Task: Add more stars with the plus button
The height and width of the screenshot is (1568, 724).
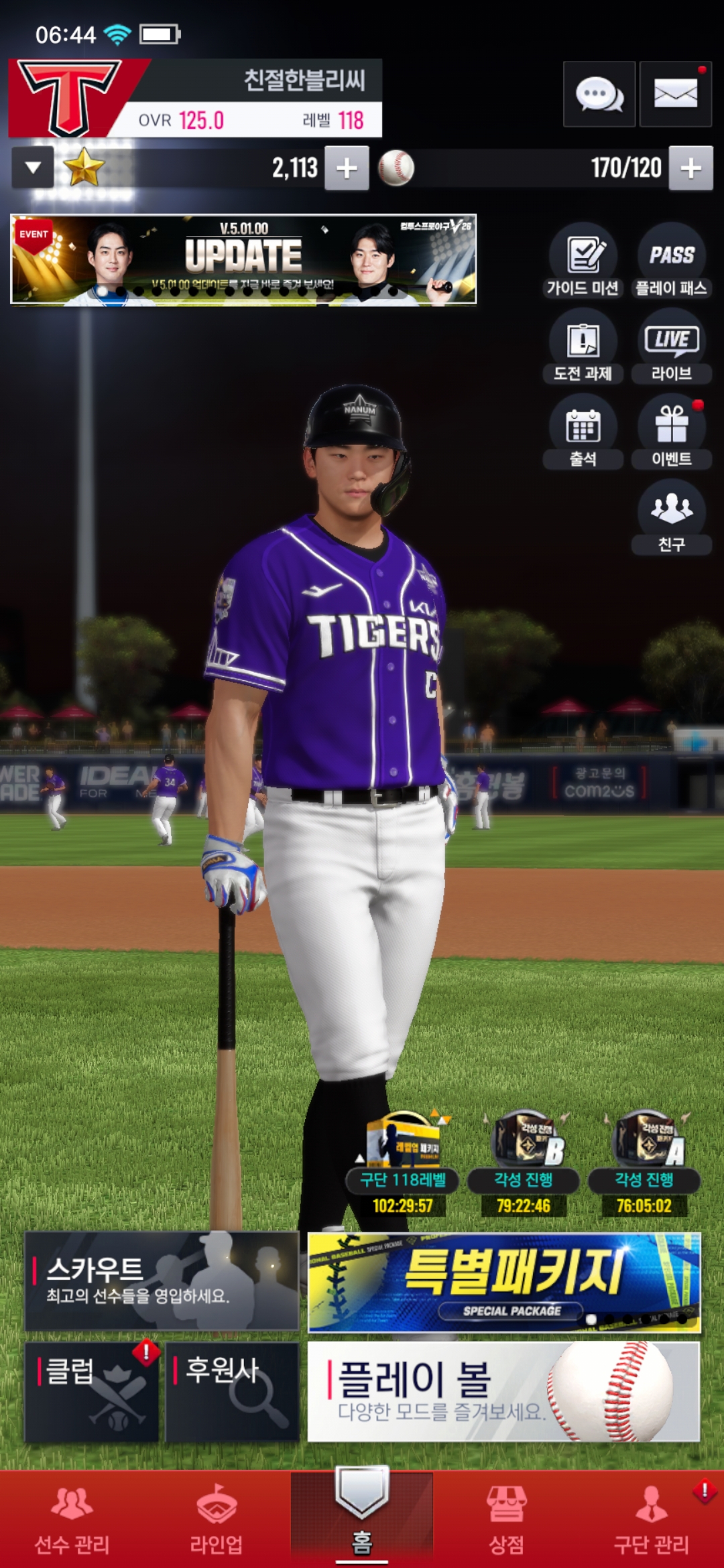Action: pos(347,168)
